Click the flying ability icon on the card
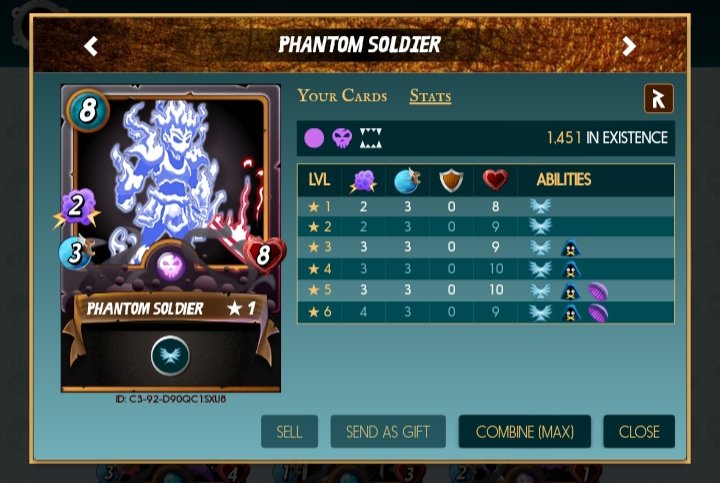 [x=170, y=356]
